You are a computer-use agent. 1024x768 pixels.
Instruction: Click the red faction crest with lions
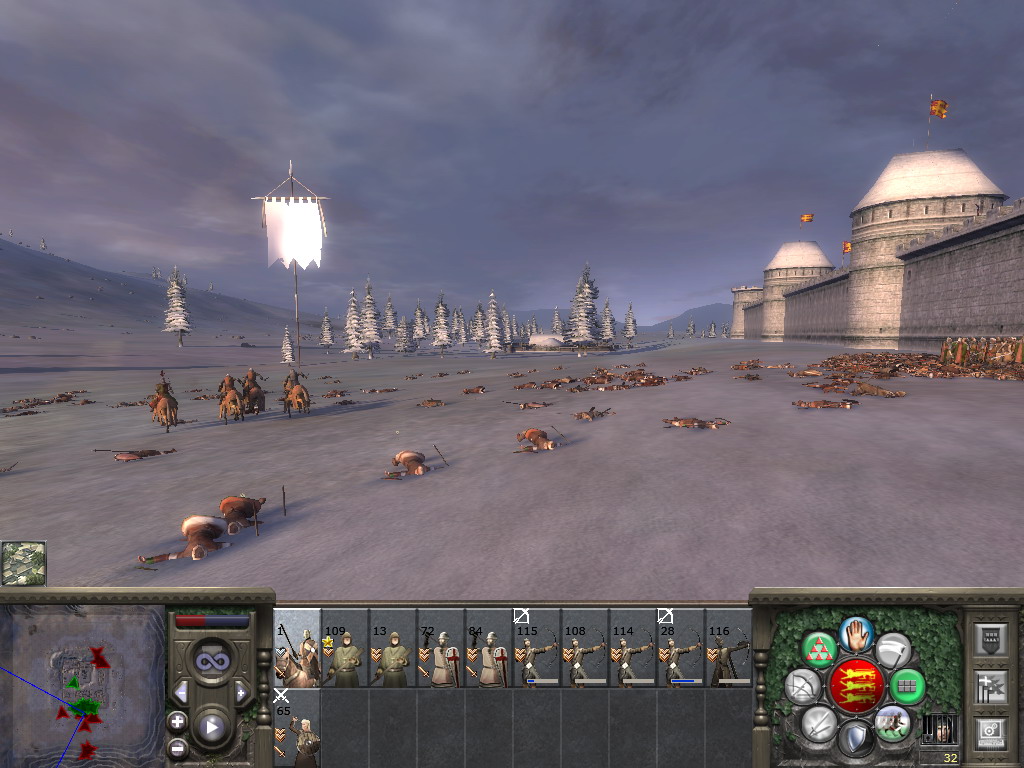click(x=856, y=686)
